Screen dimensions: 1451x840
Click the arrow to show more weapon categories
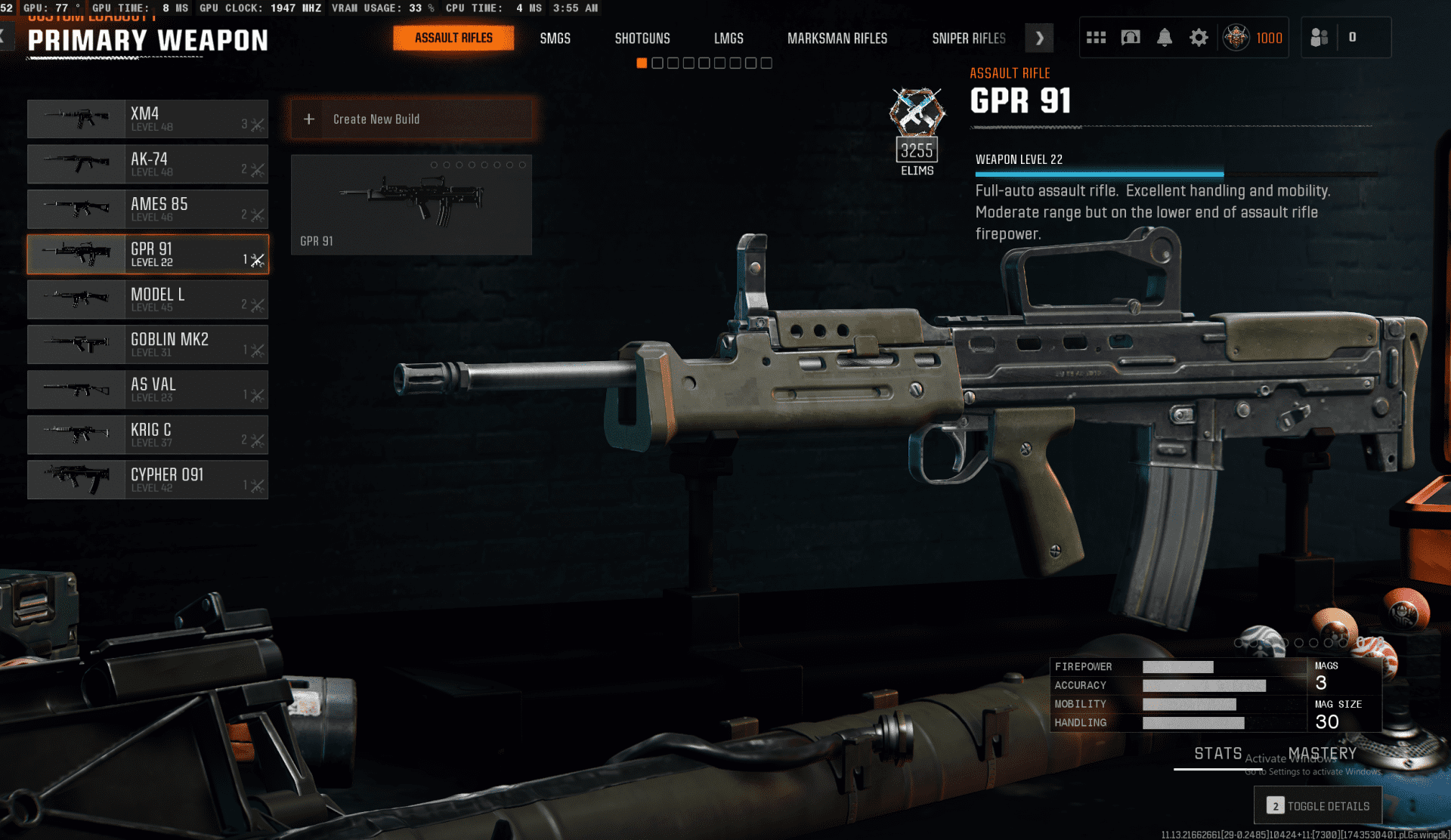pyautogui.click(x=1039, y=38)
